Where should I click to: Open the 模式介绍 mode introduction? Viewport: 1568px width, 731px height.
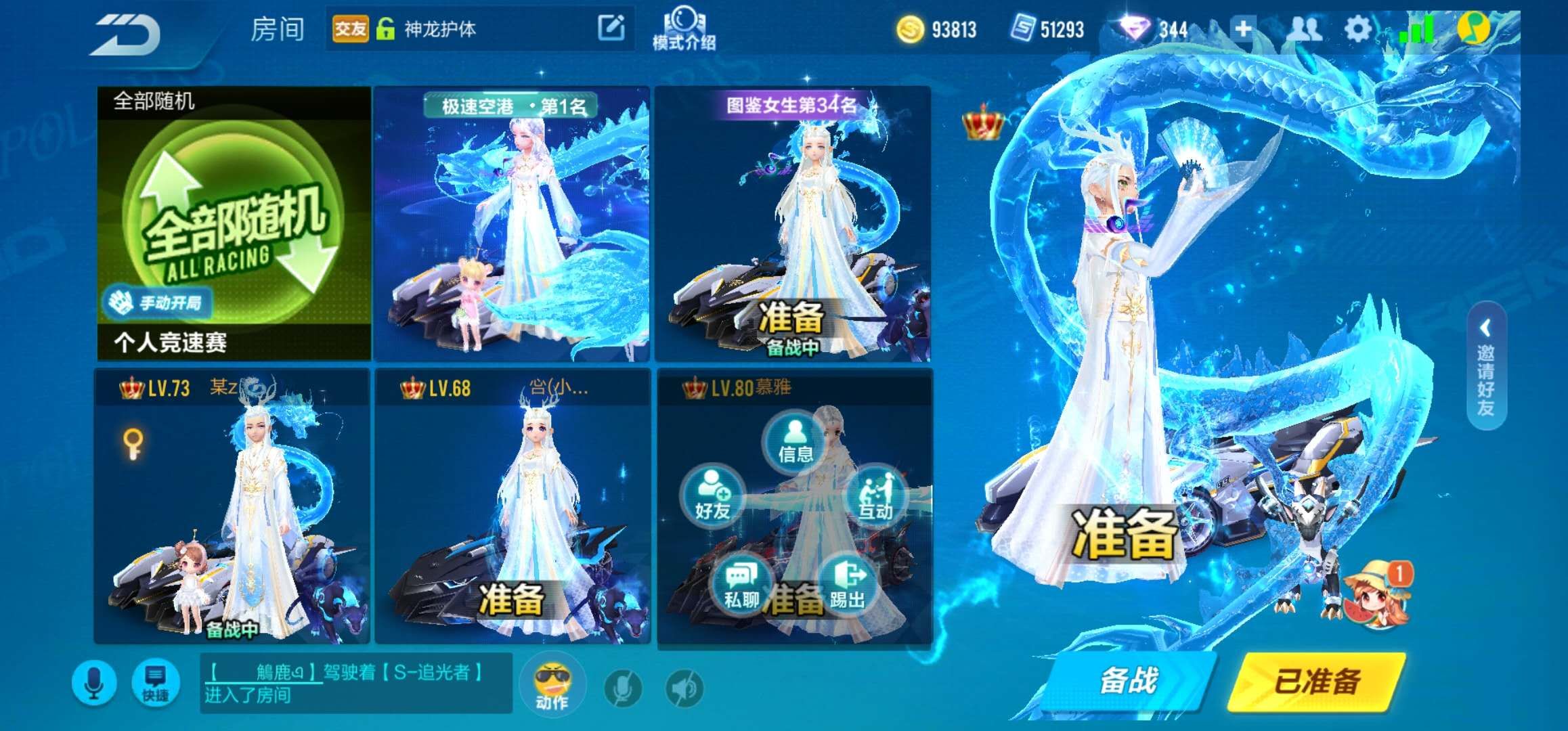point(685,28)
